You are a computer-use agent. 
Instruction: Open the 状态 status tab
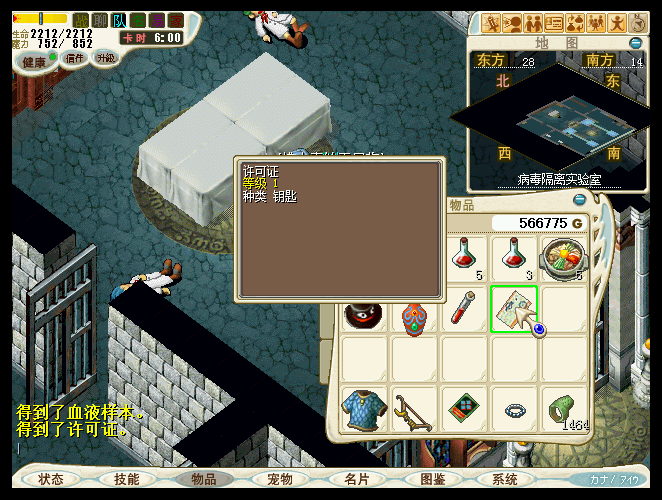51,479
